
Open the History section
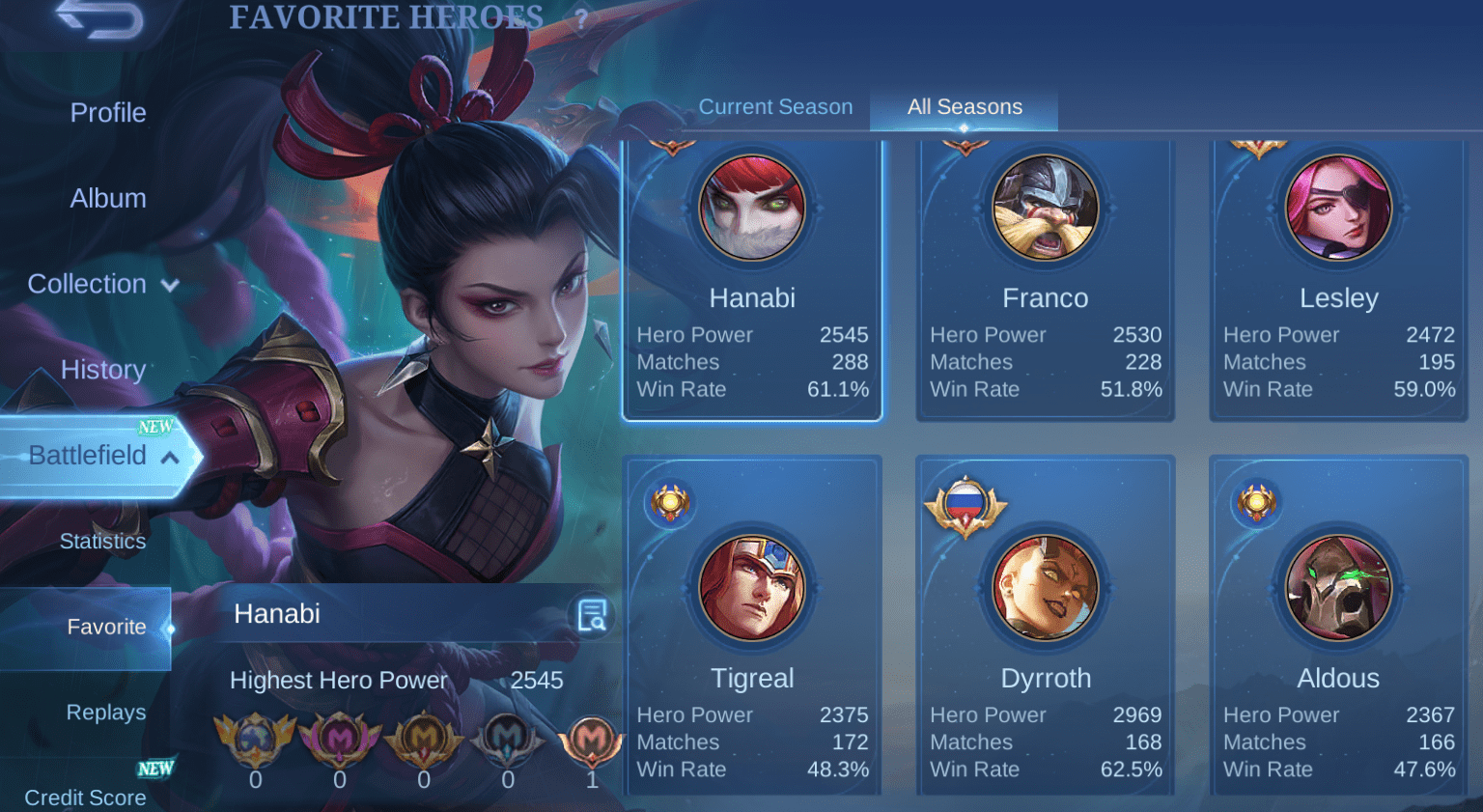pos(102,370)
